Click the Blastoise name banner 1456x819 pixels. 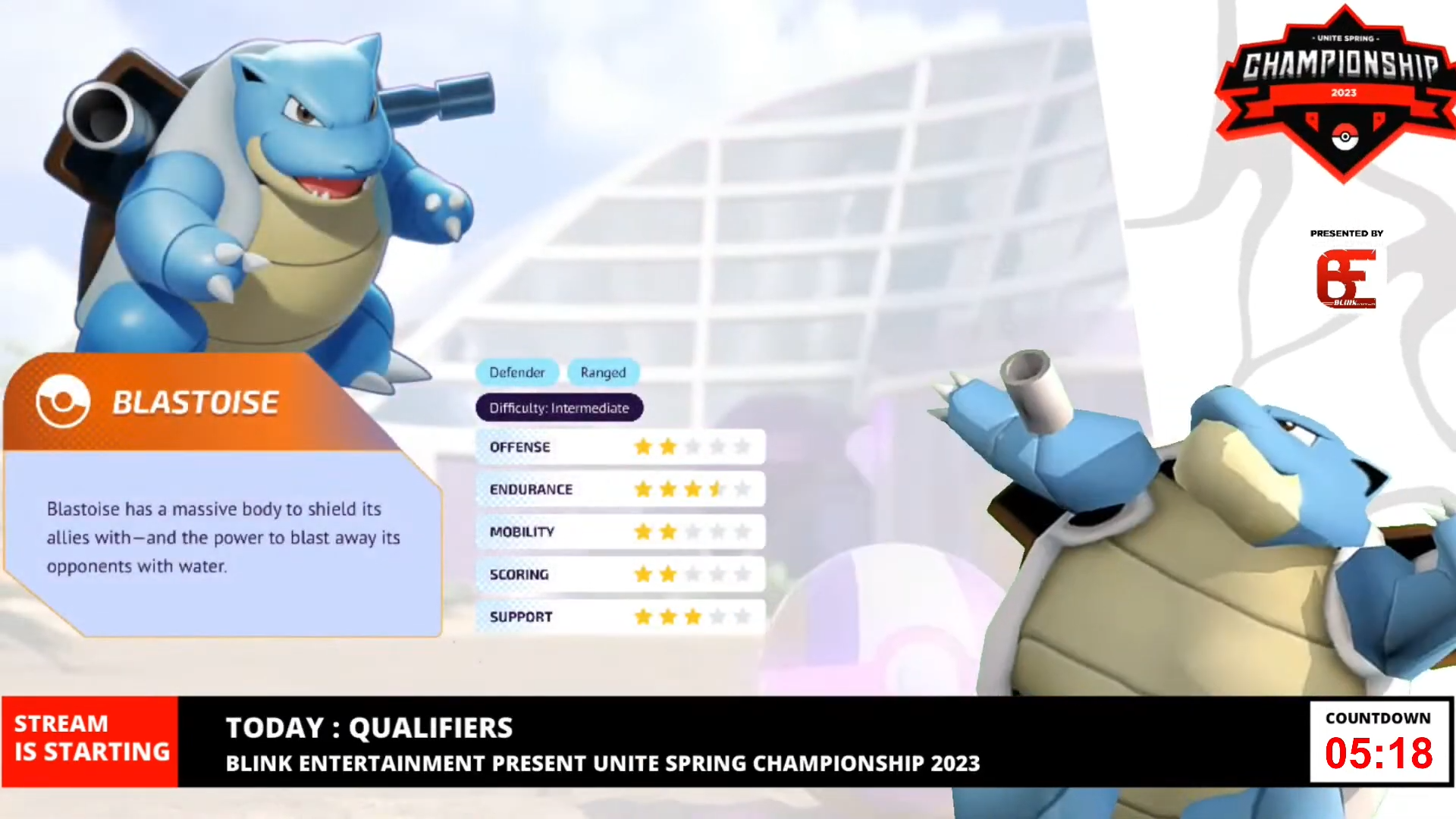[195, 403]
